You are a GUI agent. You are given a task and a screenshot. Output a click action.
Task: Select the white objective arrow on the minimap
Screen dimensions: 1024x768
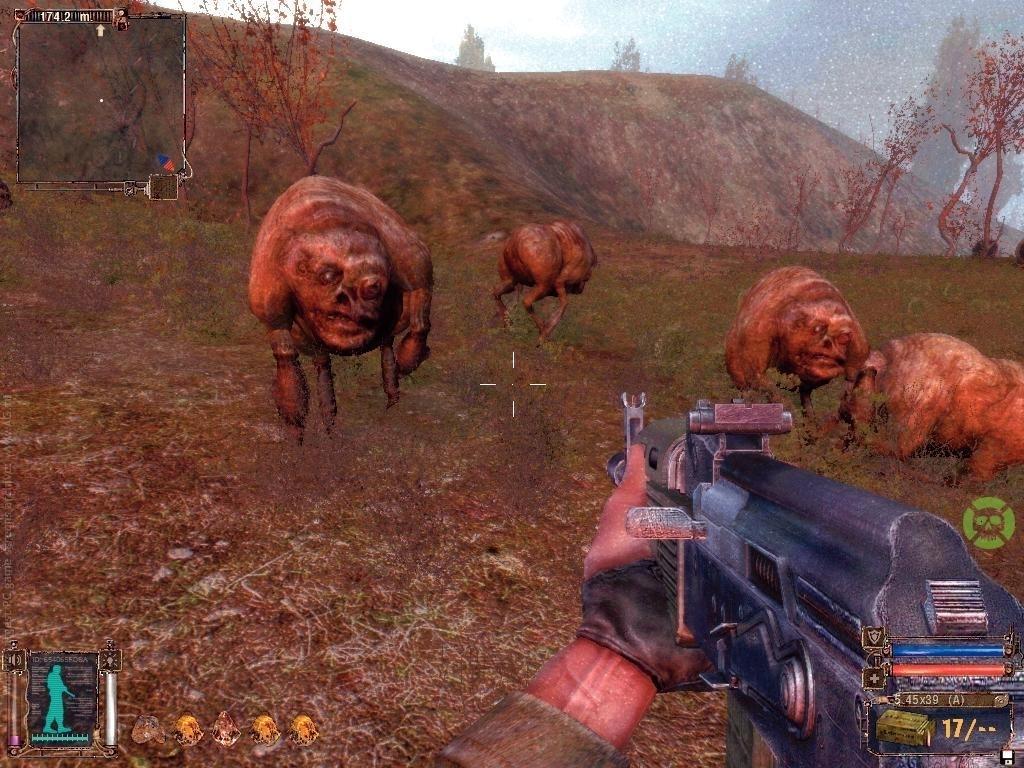coord(100,31)
